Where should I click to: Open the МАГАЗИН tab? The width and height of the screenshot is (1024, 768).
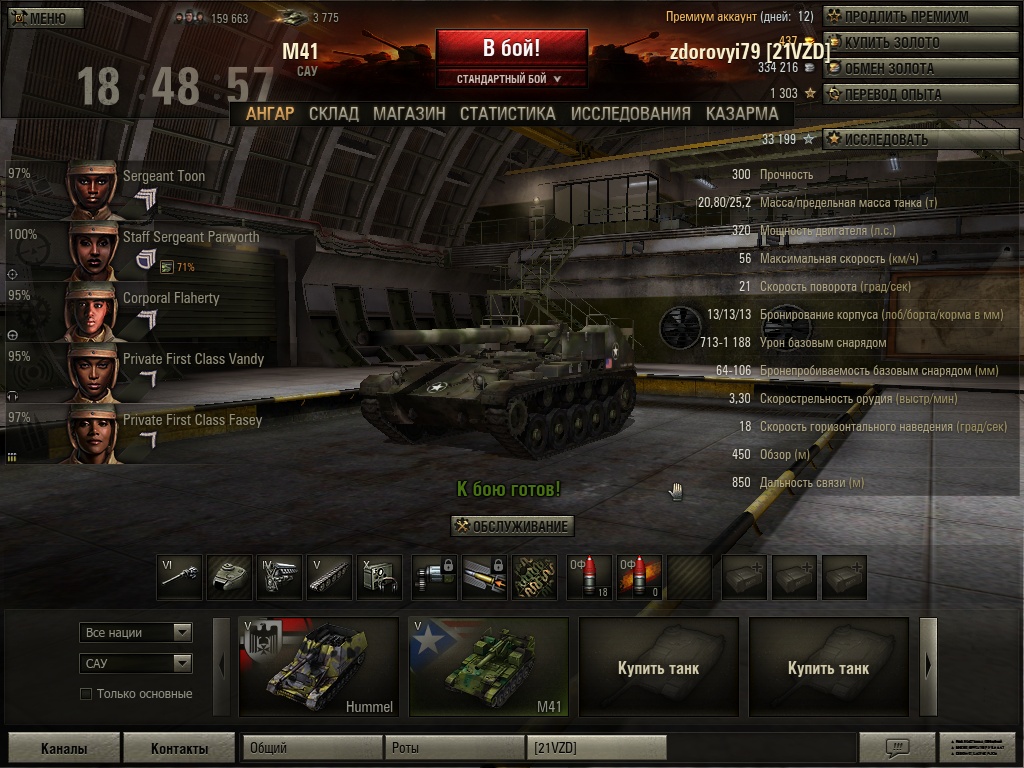point(409,113)
